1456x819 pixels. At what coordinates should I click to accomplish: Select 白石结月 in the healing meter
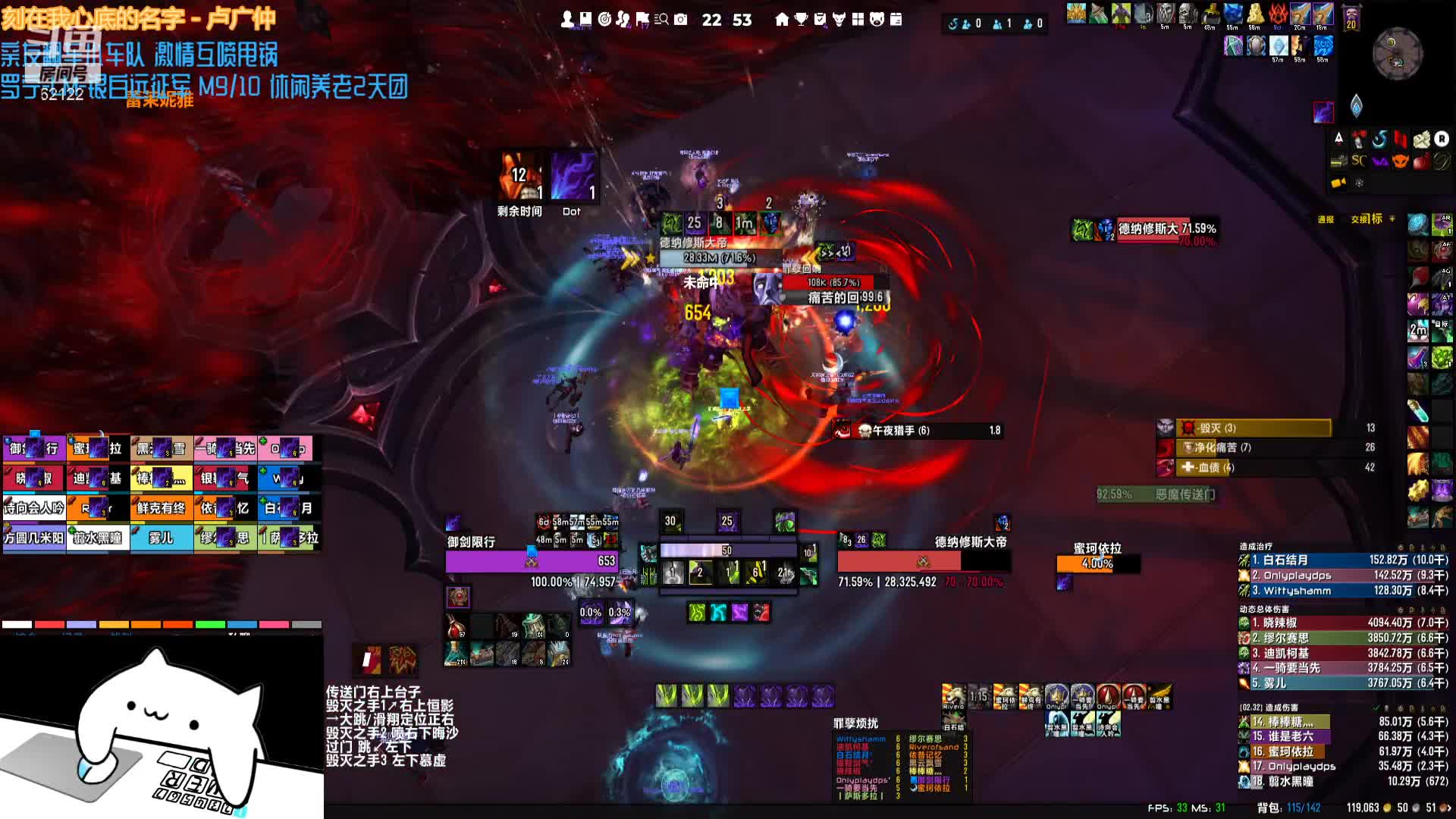tap(1343, 560)
